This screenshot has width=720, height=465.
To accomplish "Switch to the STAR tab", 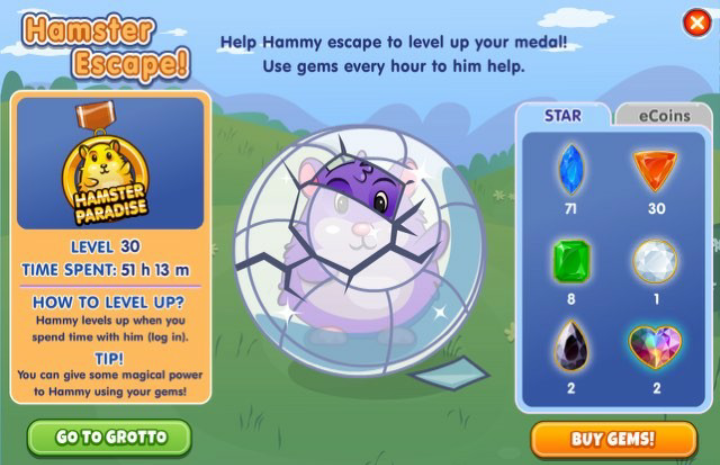I will click(x=563, y=116).
